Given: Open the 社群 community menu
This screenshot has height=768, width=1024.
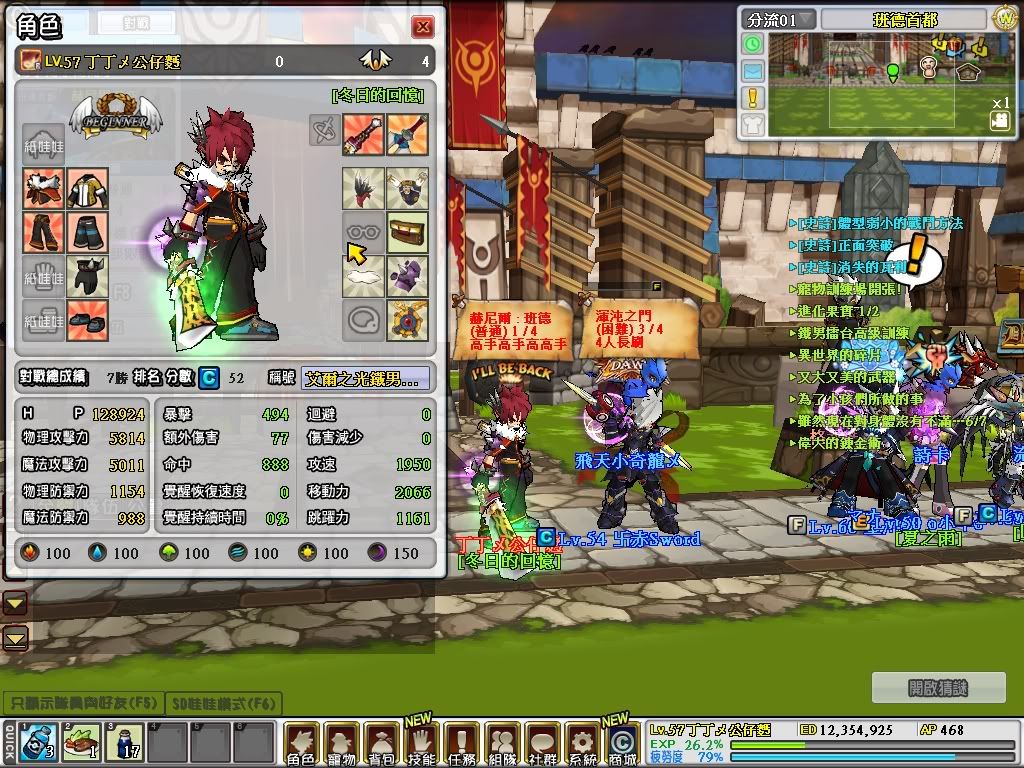Looking at the screenshot, I should [x=542, y=744].
